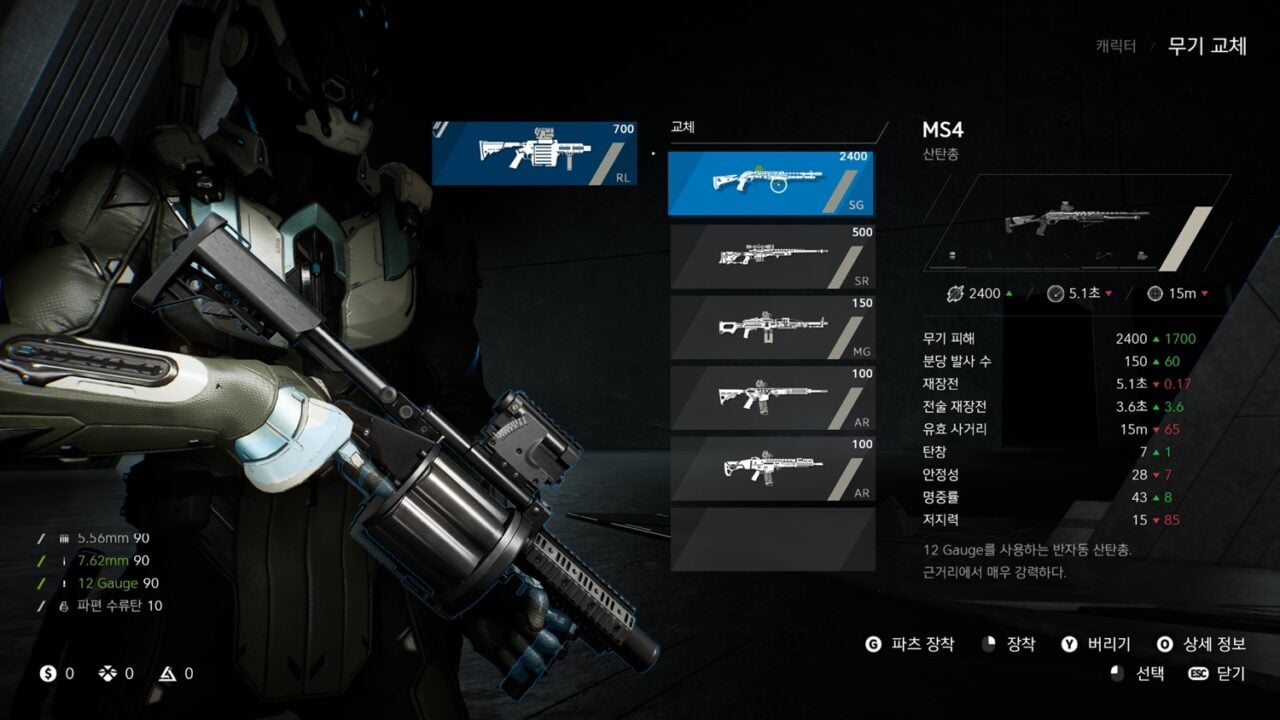Click the S currency icon at bottom left
Image resolution: width=1280 pixels, height=720 pixels.
(47, 673)
